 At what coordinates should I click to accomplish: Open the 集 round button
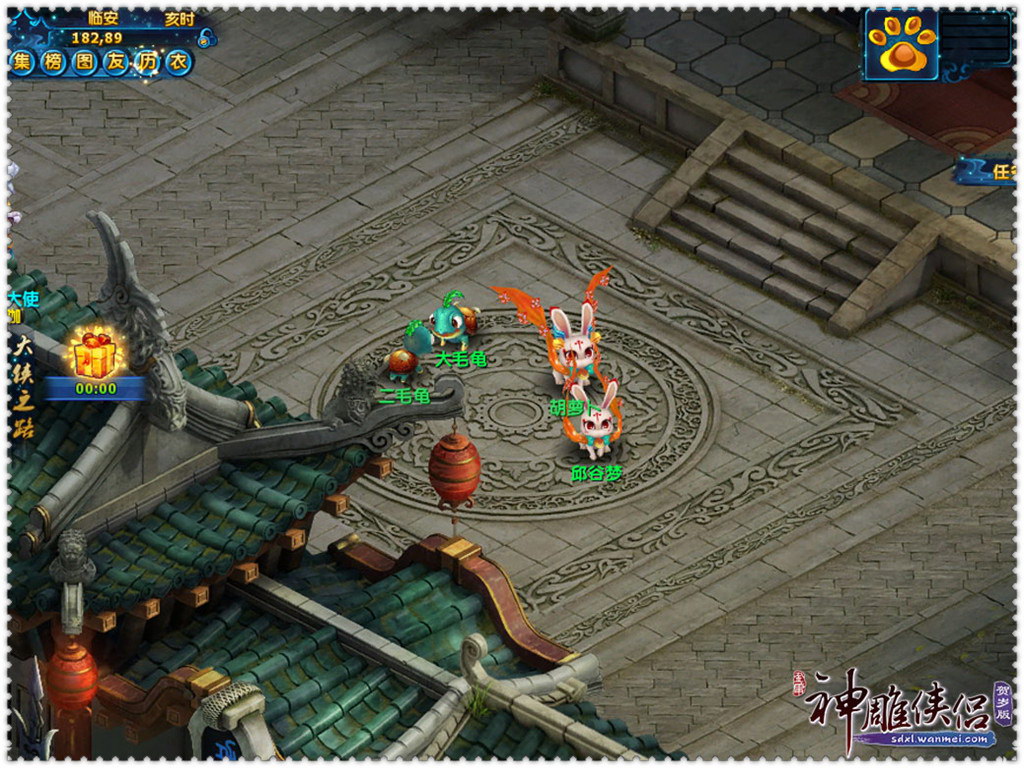click(x=23, y=63)
